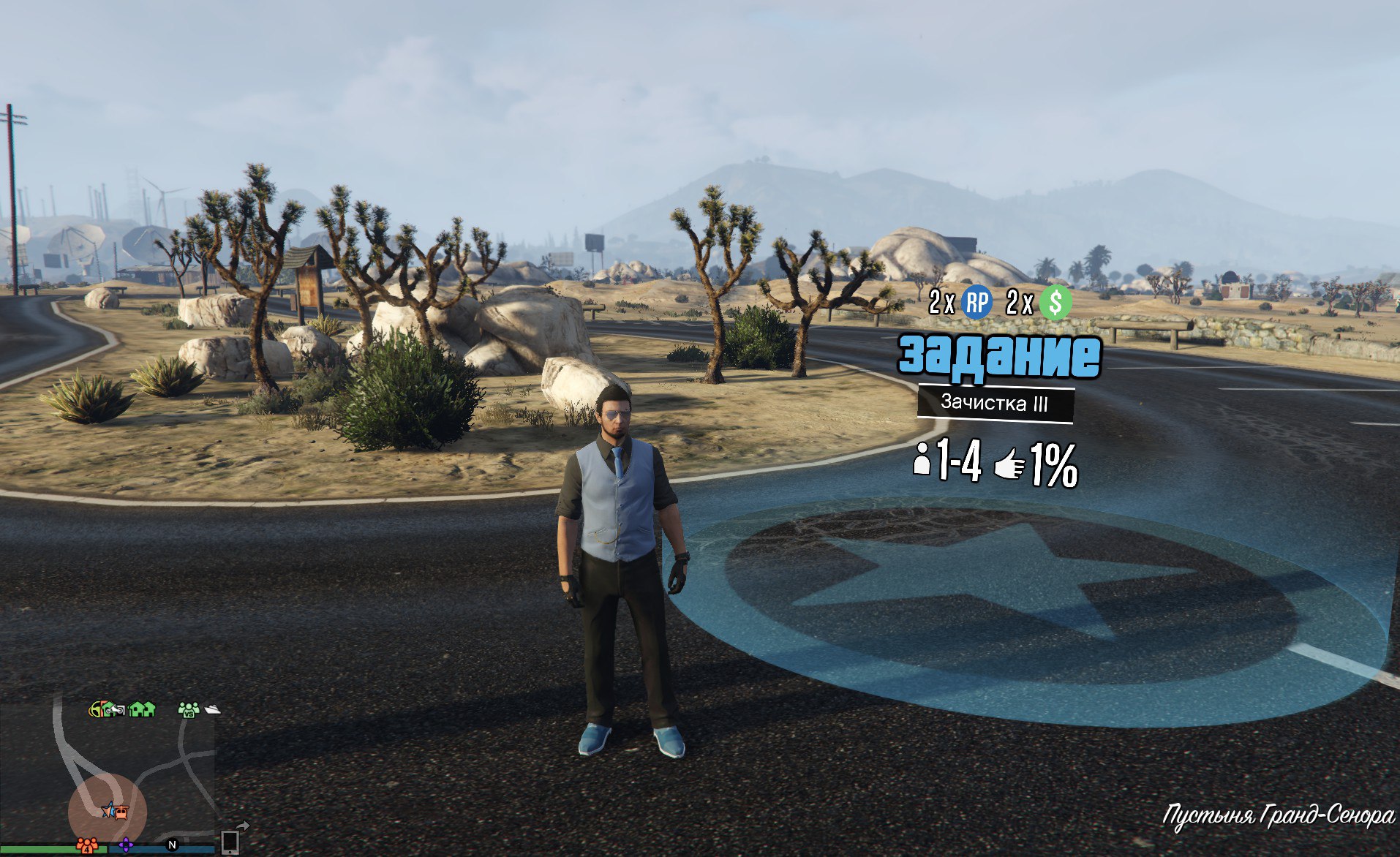Click the purple flower blip on the minimap

126,845
